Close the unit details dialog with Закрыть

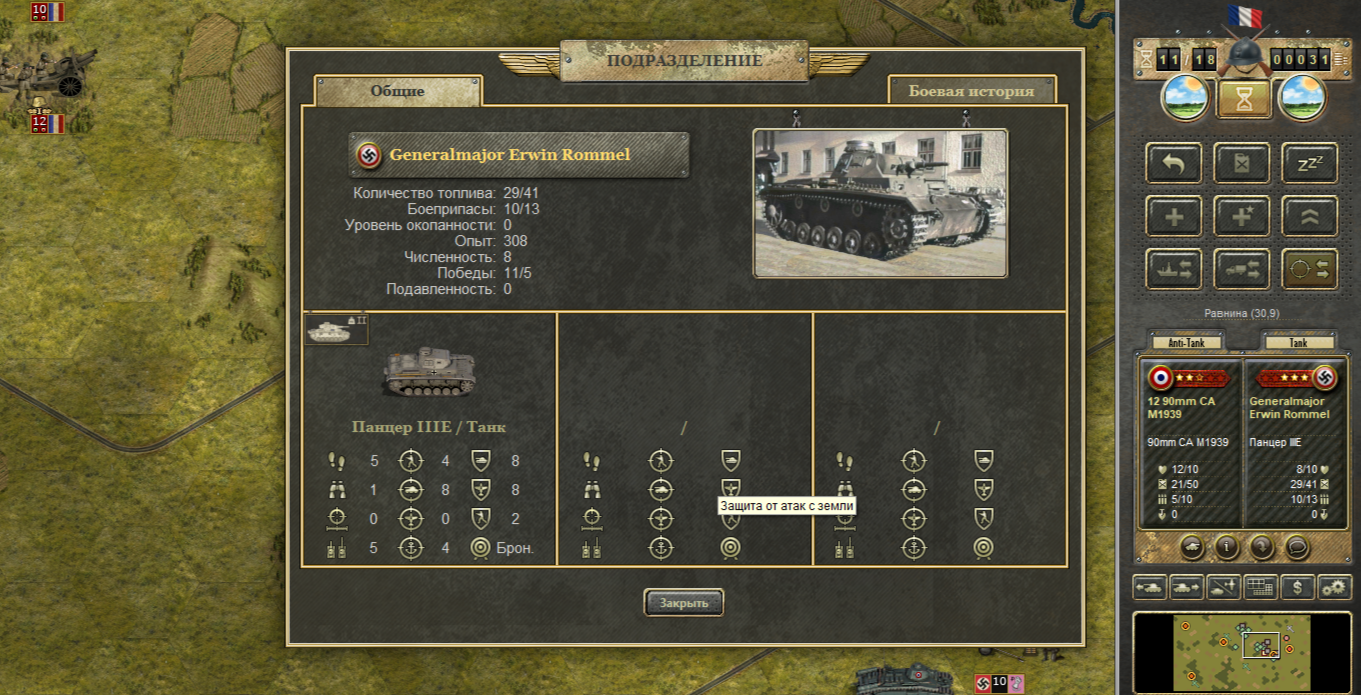(x=683, y=602)
